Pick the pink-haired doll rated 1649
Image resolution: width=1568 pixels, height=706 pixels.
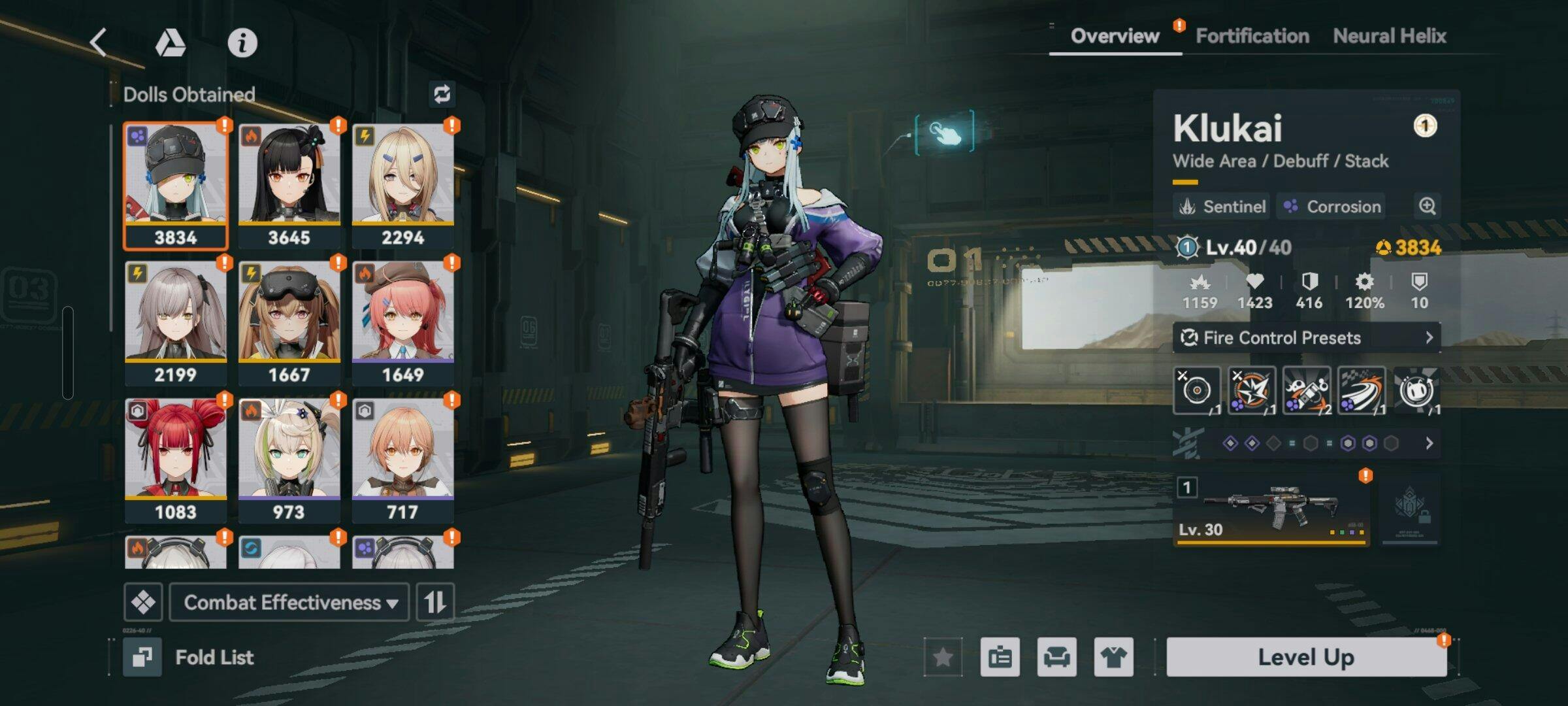402,323
